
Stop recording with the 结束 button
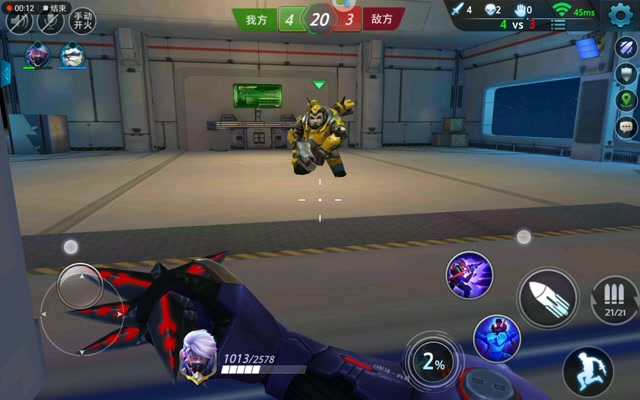pos(57,8)
